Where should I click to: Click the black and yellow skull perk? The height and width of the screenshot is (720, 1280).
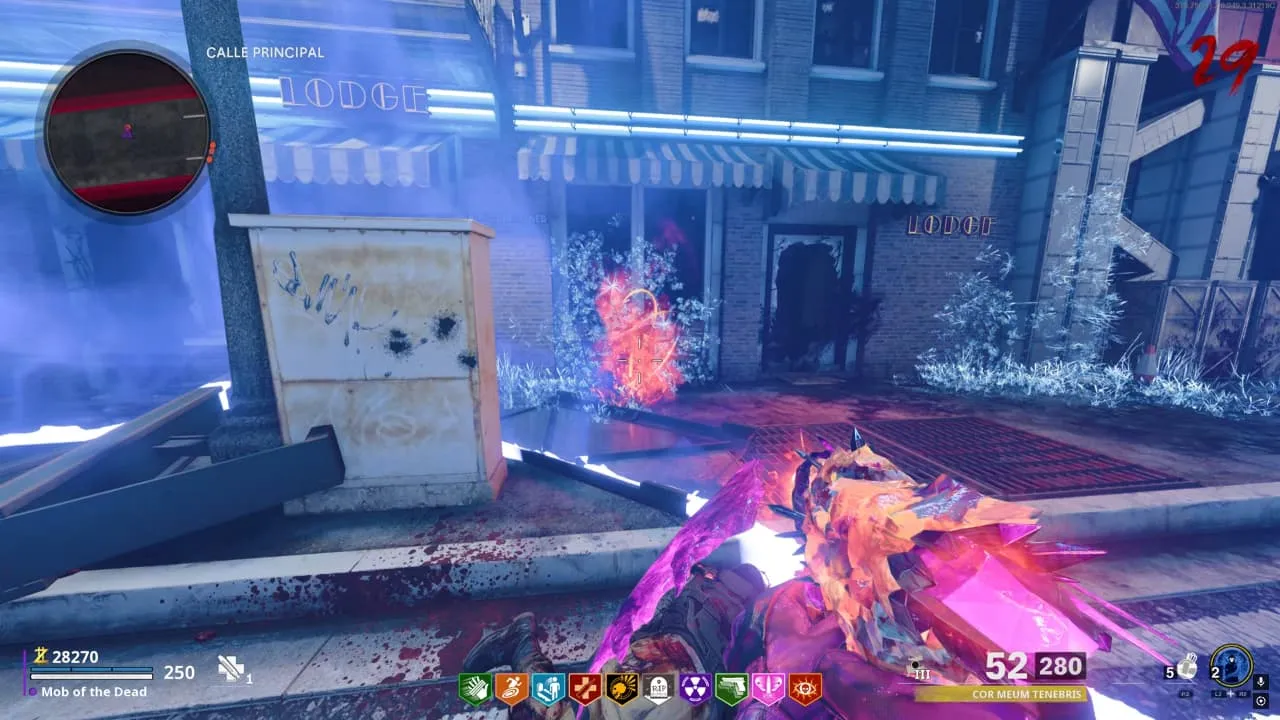tap(622, 688)
